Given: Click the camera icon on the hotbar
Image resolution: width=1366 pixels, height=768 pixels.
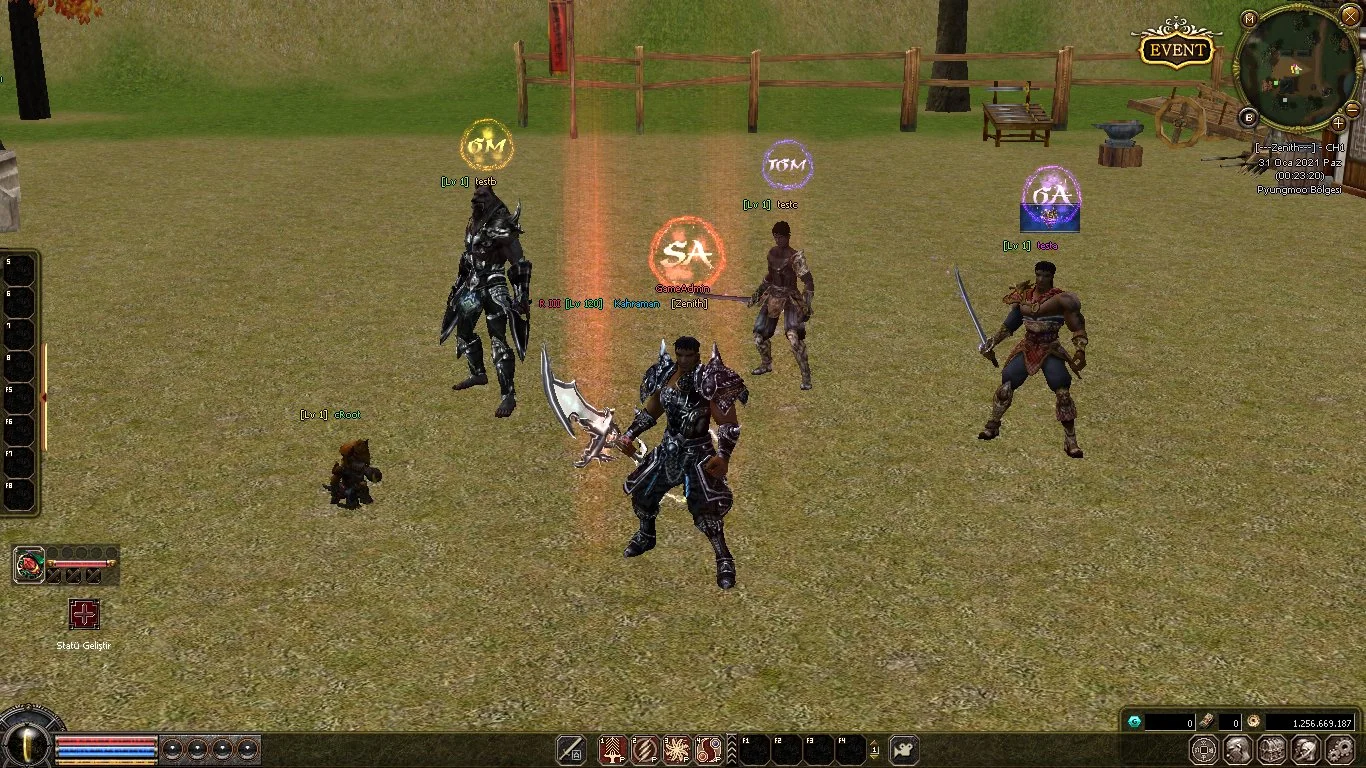Looking at the screenshot, I should pyautogui.click(x=904, y=749).
